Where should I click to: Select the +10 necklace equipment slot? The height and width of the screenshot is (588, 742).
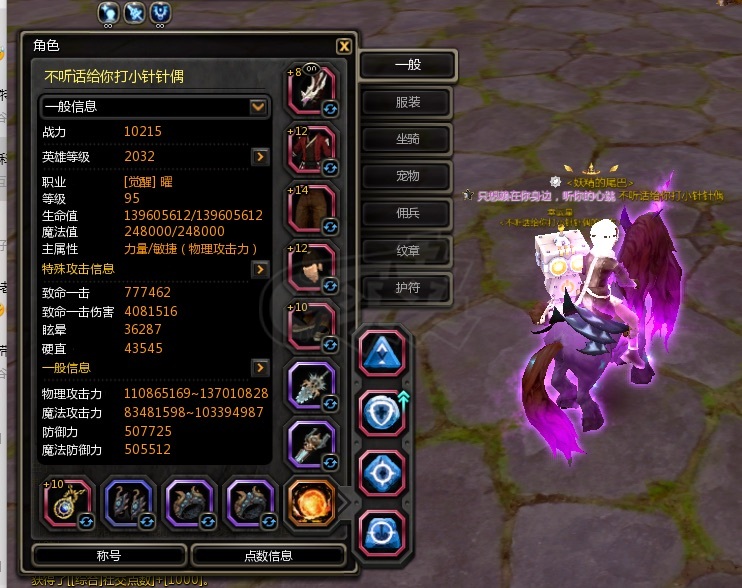pos(67,502)
